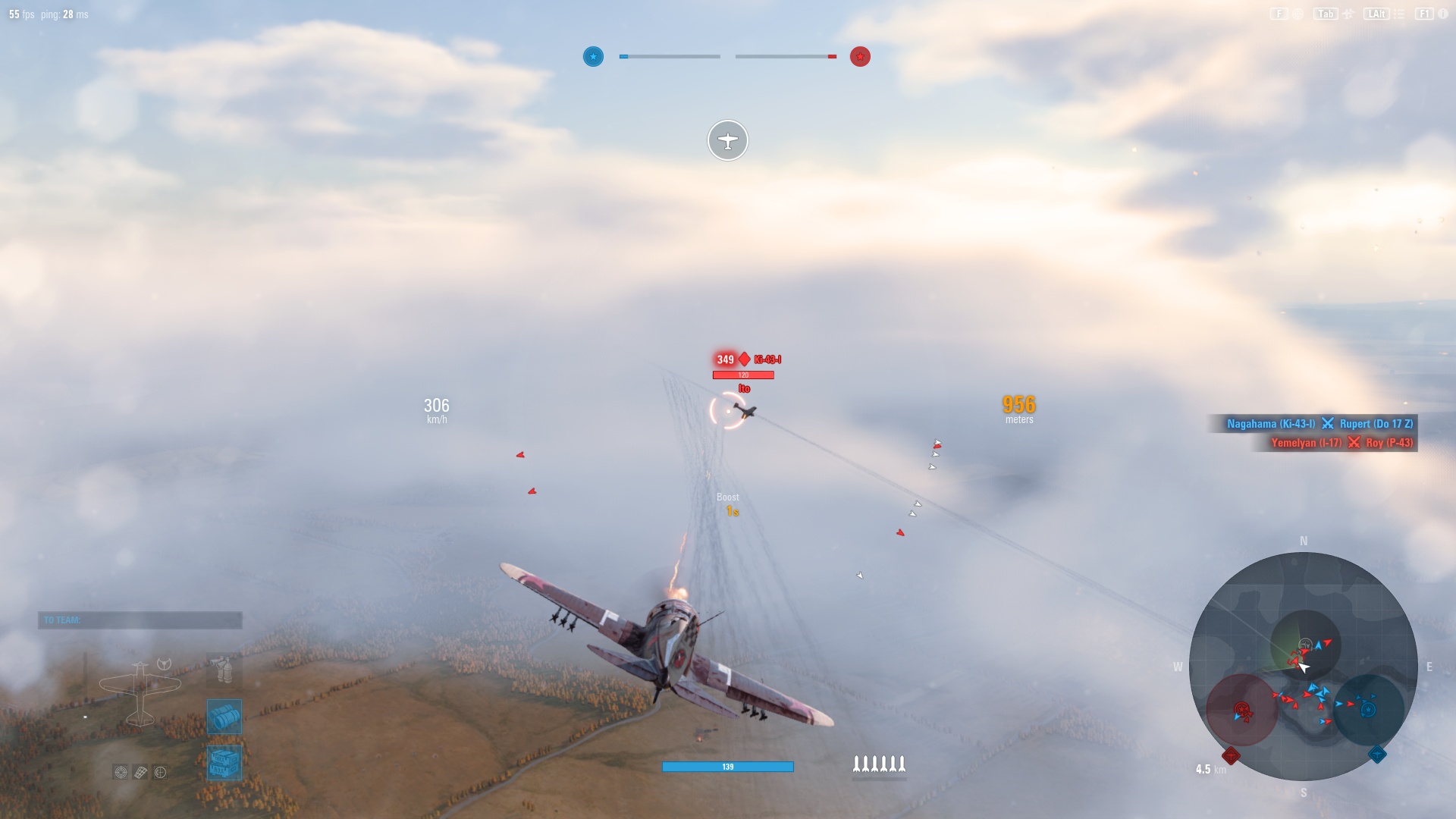Click the red team star emblem
This screenshot has width=1456, height=819.
tap(859, 56)
